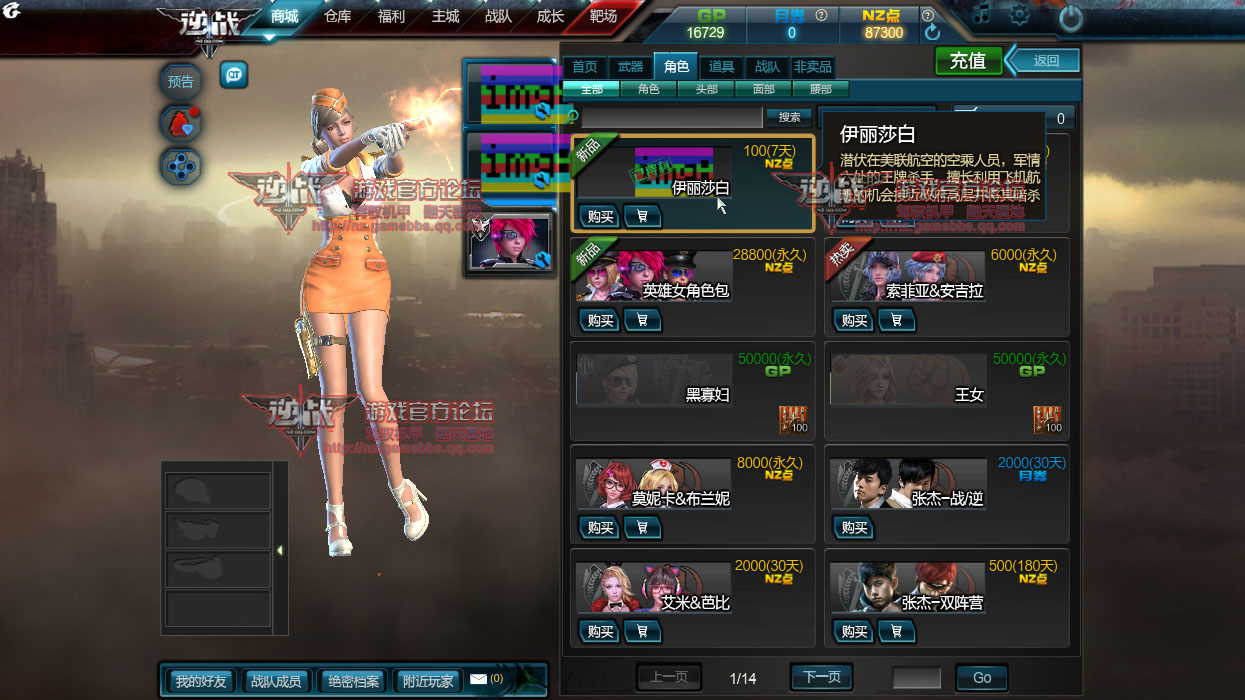Click the 预告 preview round button

[x=181, y=82]
